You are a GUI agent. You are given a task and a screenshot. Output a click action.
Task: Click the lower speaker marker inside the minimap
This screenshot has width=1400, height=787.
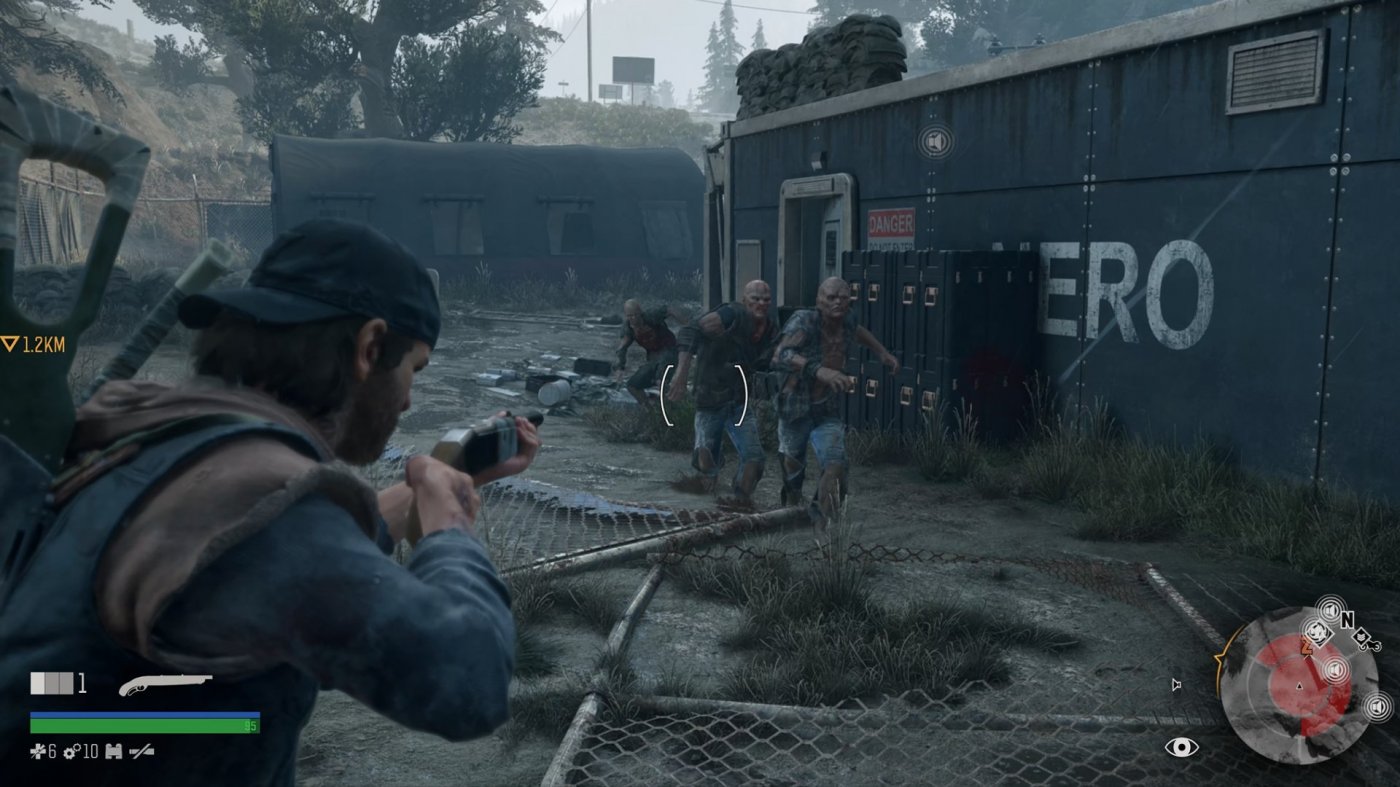[1337, 668]
